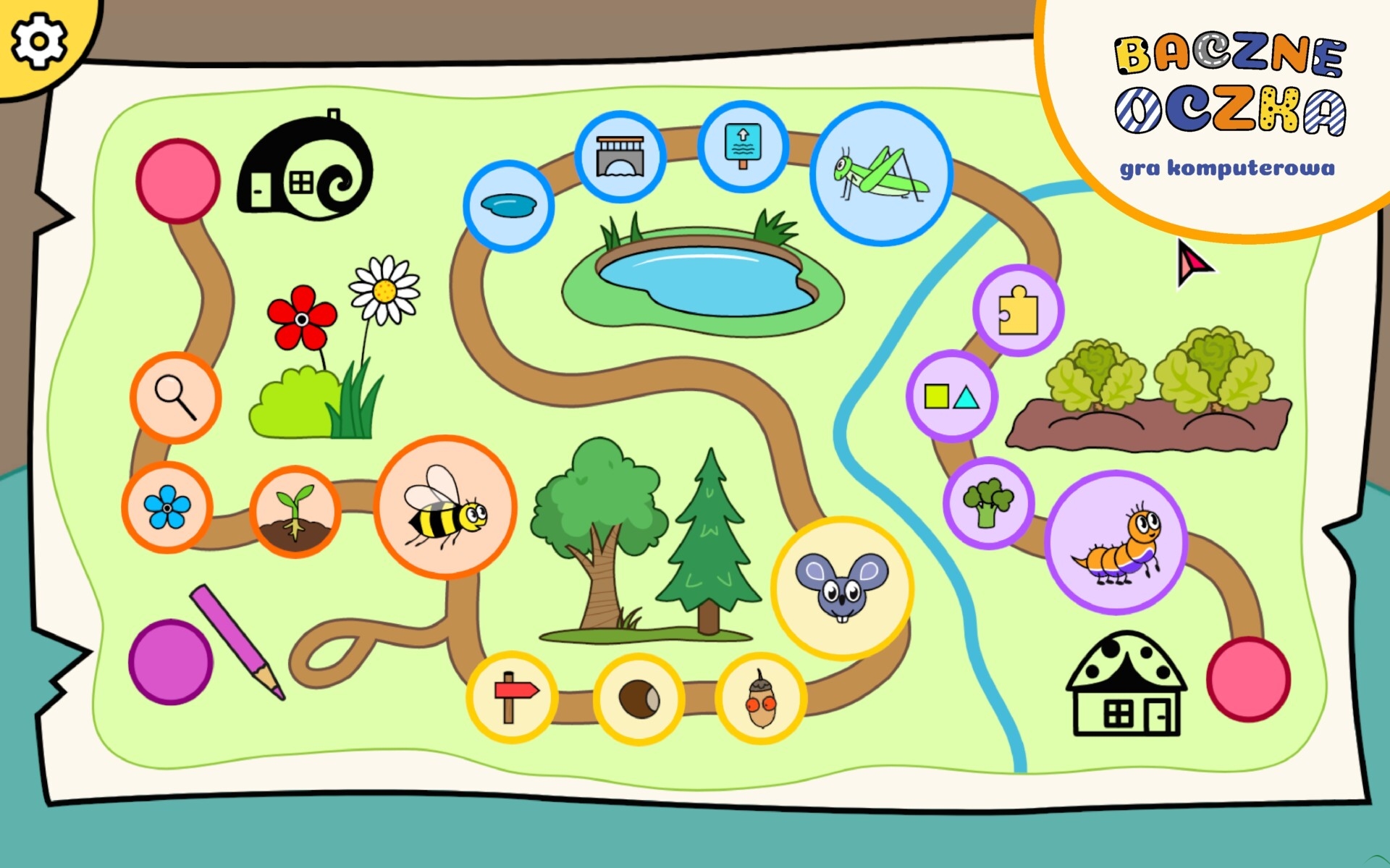Click the purple circle beside the pencil
Image resolution: width=1390 pixels, height=868 pixels.
tap(171, 662)
